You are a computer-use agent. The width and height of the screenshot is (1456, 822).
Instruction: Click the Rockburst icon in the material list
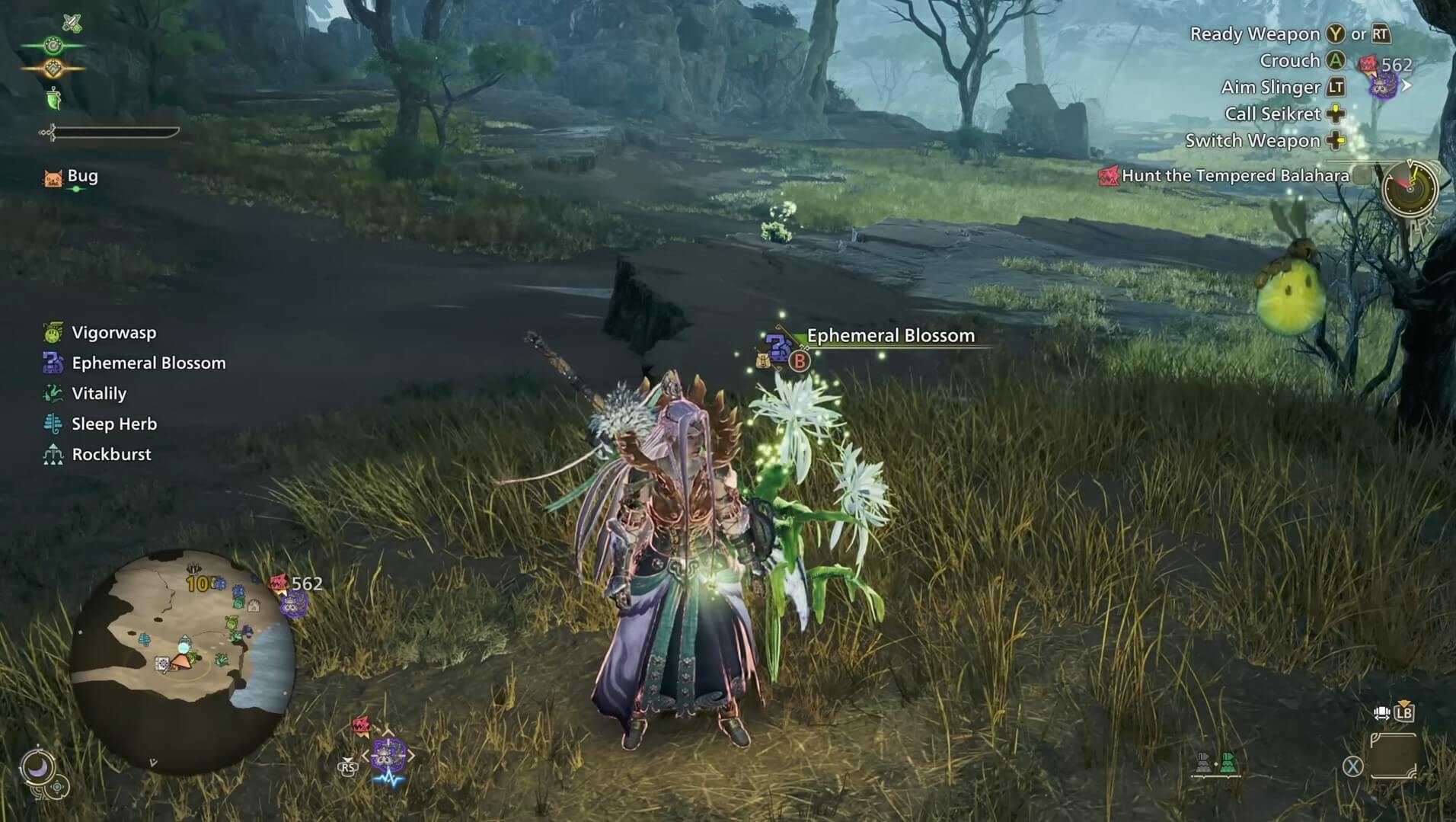(x=52, y=454)
